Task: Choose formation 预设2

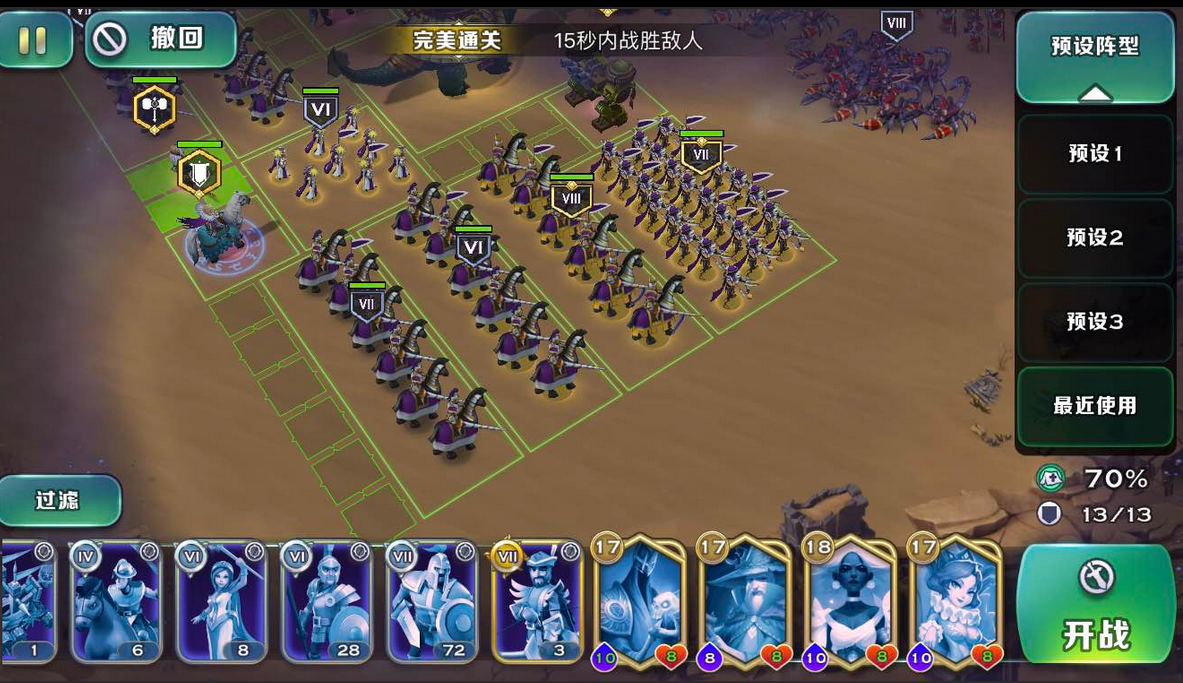Action: 1095,238
